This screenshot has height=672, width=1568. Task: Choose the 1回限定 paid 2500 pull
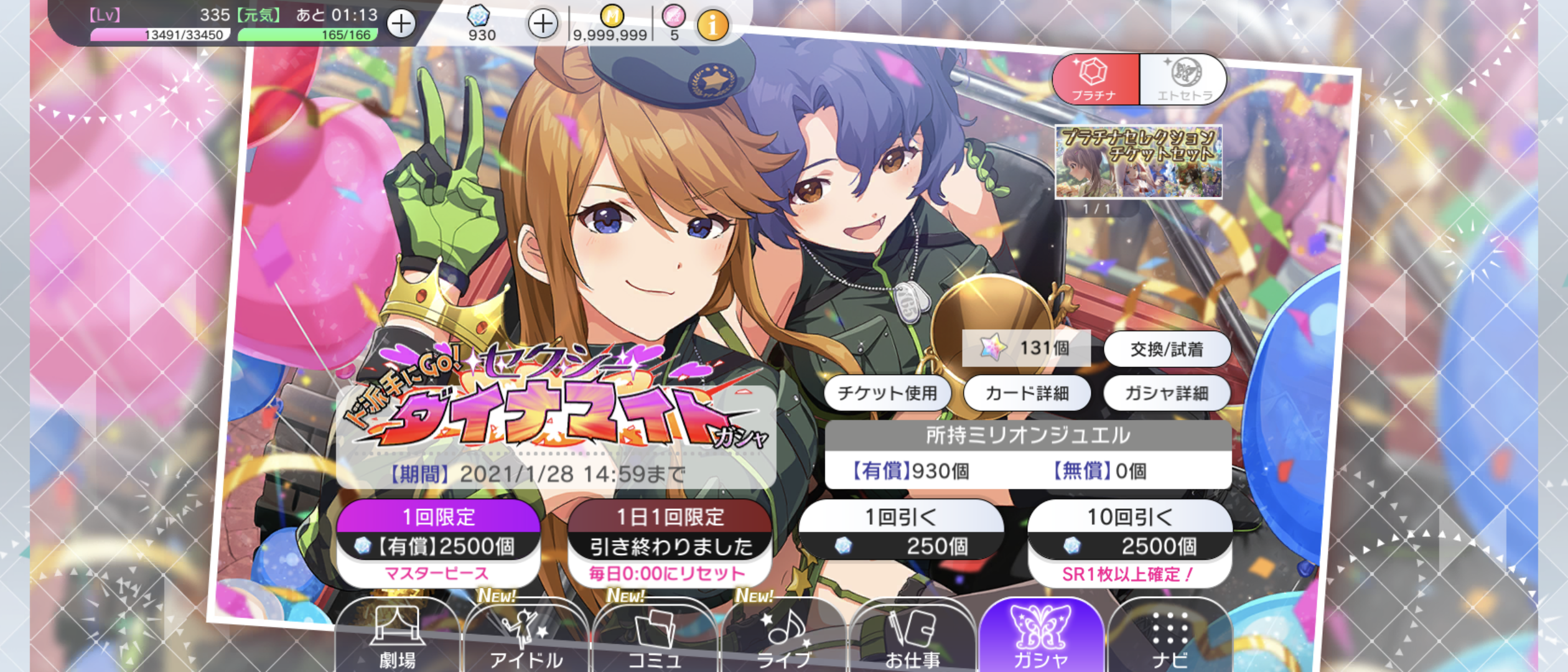[438, 541]
